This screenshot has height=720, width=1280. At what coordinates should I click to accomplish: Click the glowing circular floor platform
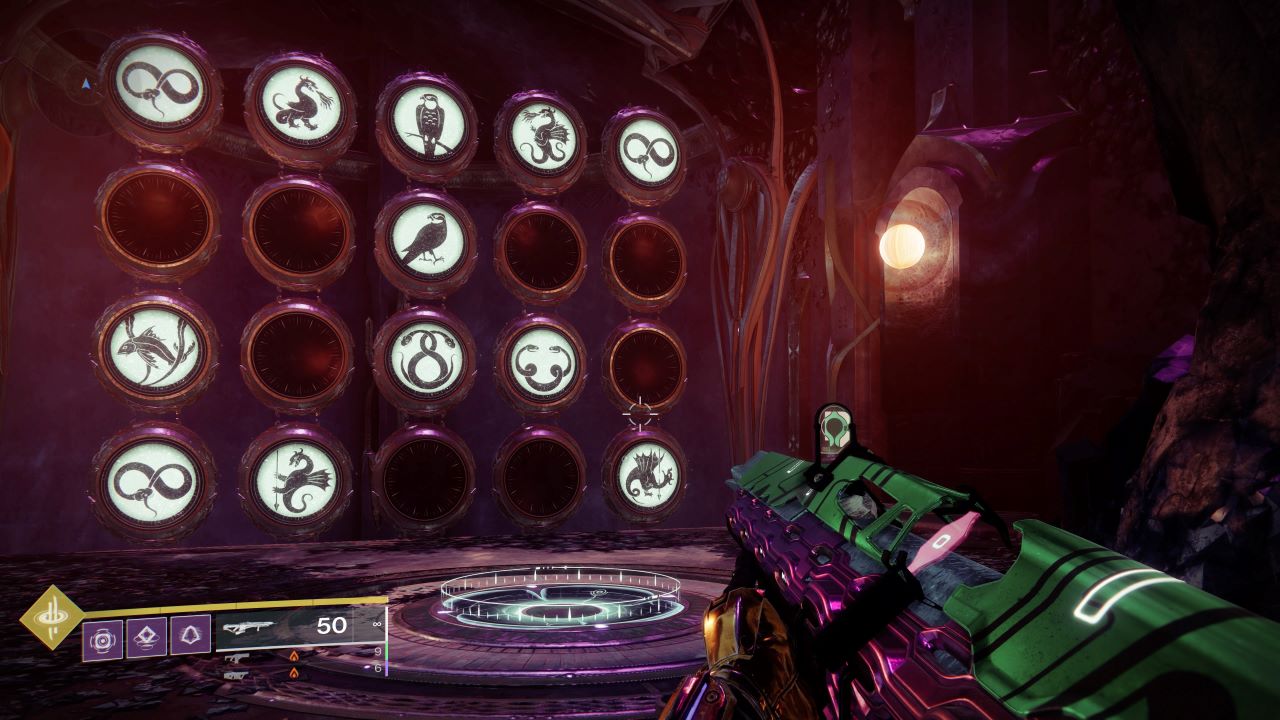[x=560, y=600]
